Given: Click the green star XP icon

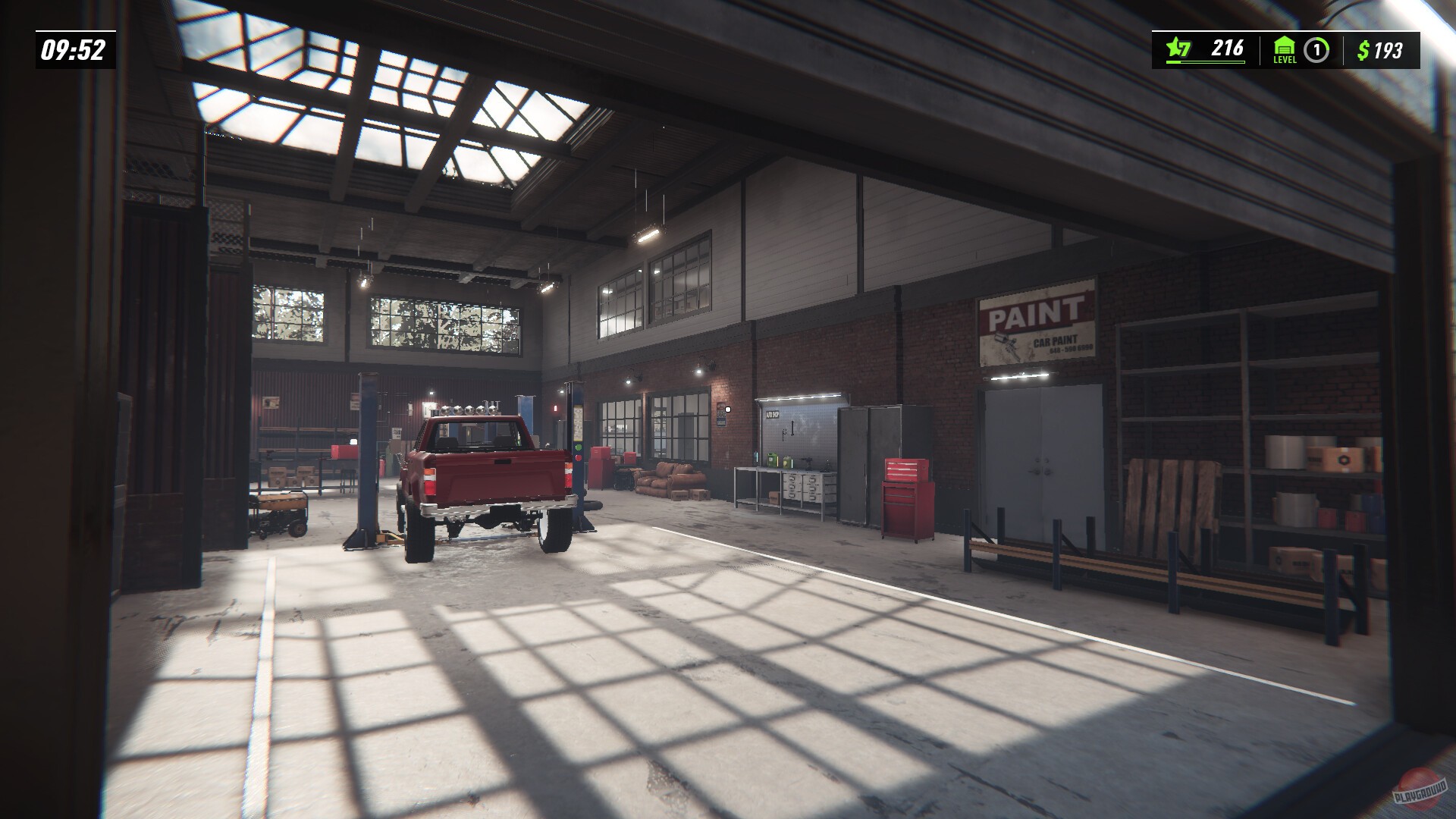Looking at the screenshot, I should coord(1175,47).
